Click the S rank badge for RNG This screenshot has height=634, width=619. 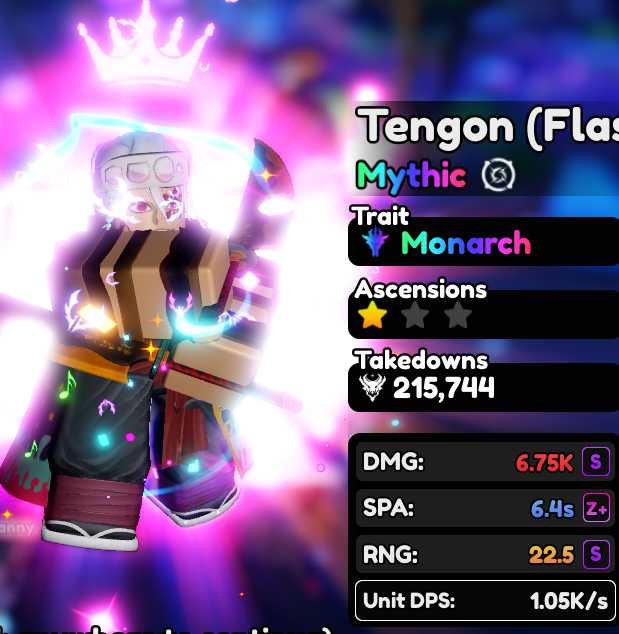click(x=596, y=554)
